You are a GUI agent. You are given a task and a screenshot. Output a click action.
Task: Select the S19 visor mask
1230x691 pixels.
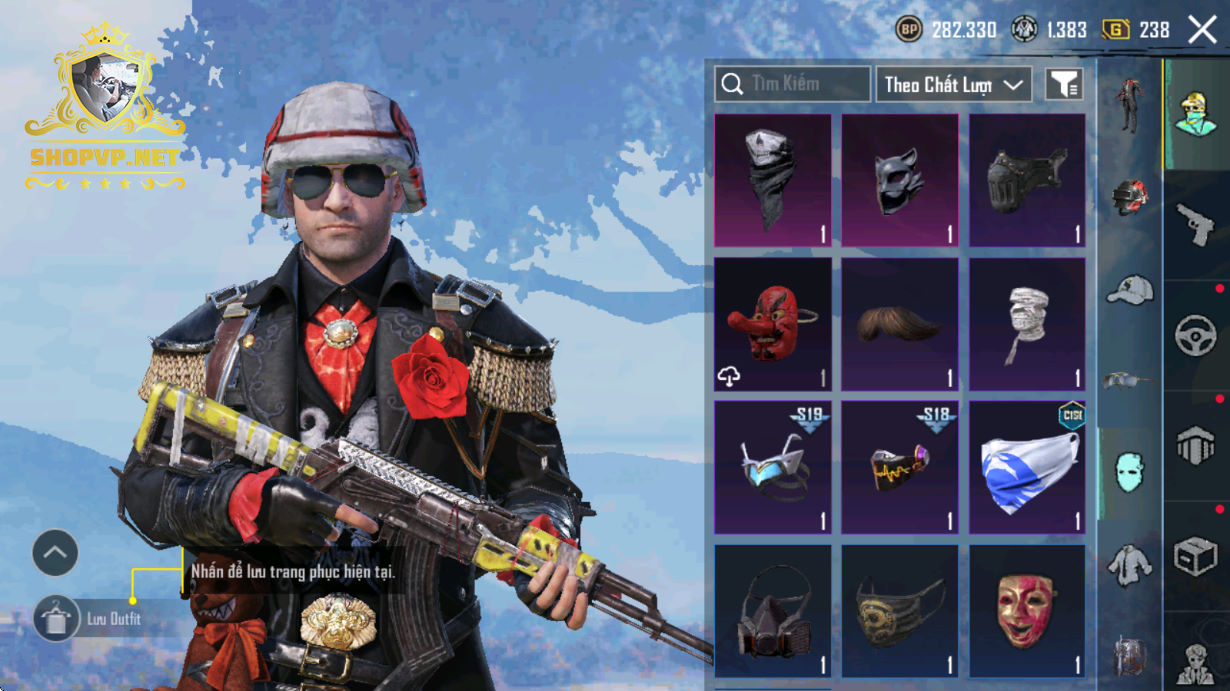[772, 468]
